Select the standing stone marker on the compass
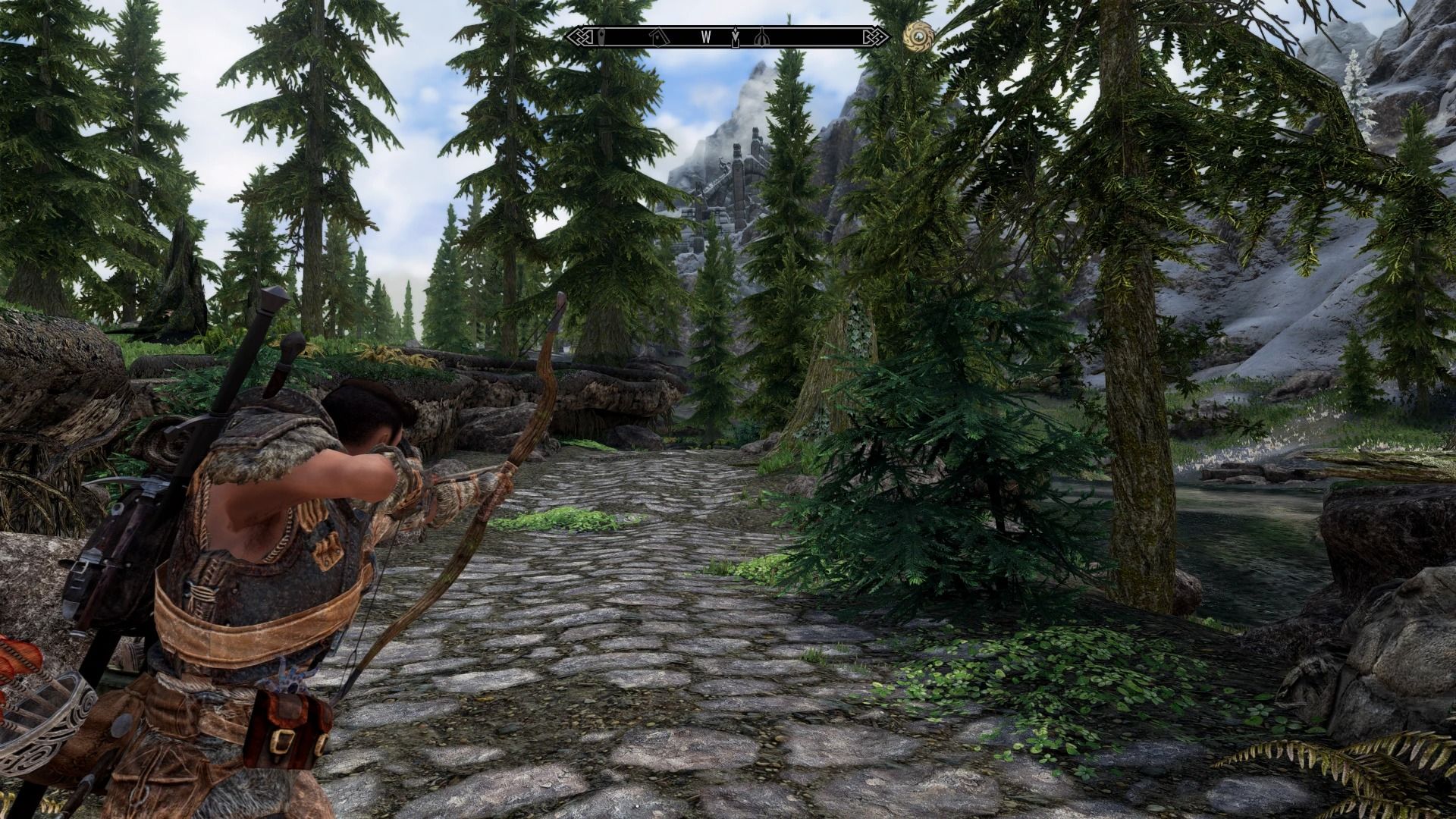The image size is (1456, 819). [601, 37]
